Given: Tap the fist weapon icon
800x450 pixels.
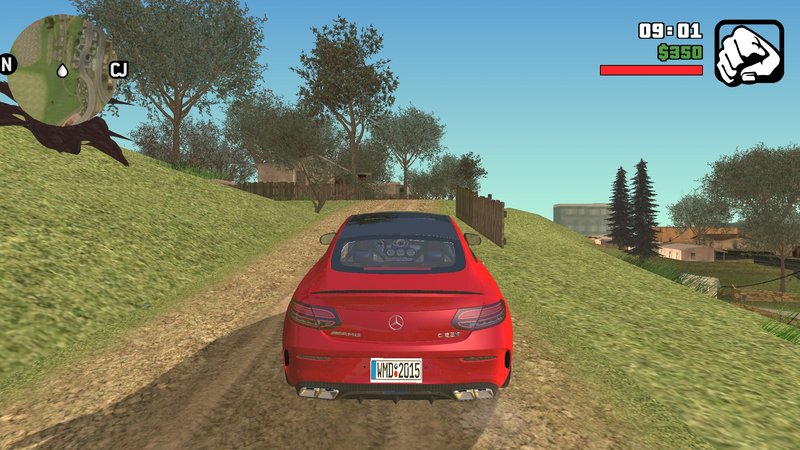Looking at the screenshot, I should [749, 53].
